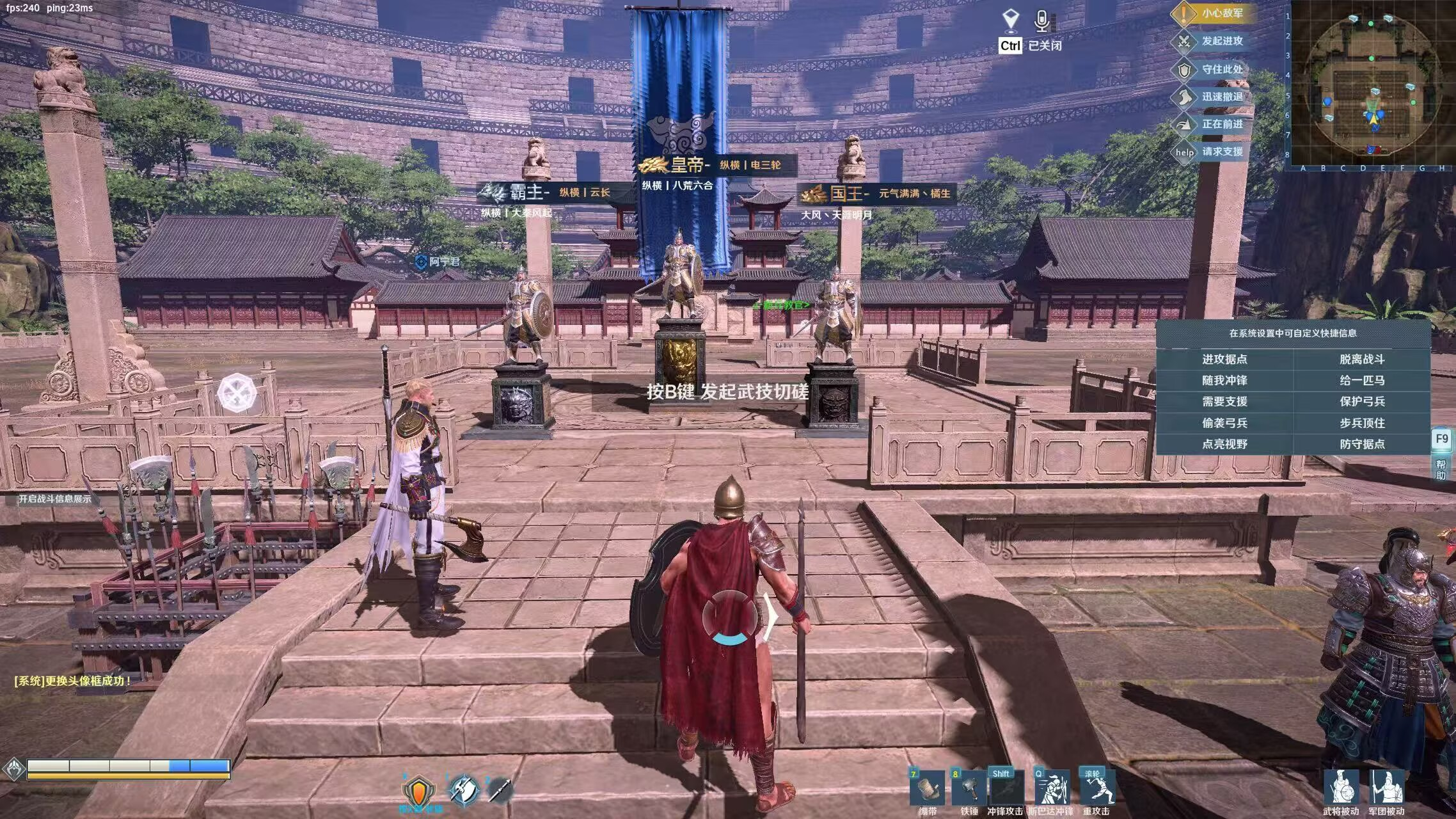Issue the 迅速撤退 retreat command
Screen dimensions: 1456x819
(x=1212, y=97)
